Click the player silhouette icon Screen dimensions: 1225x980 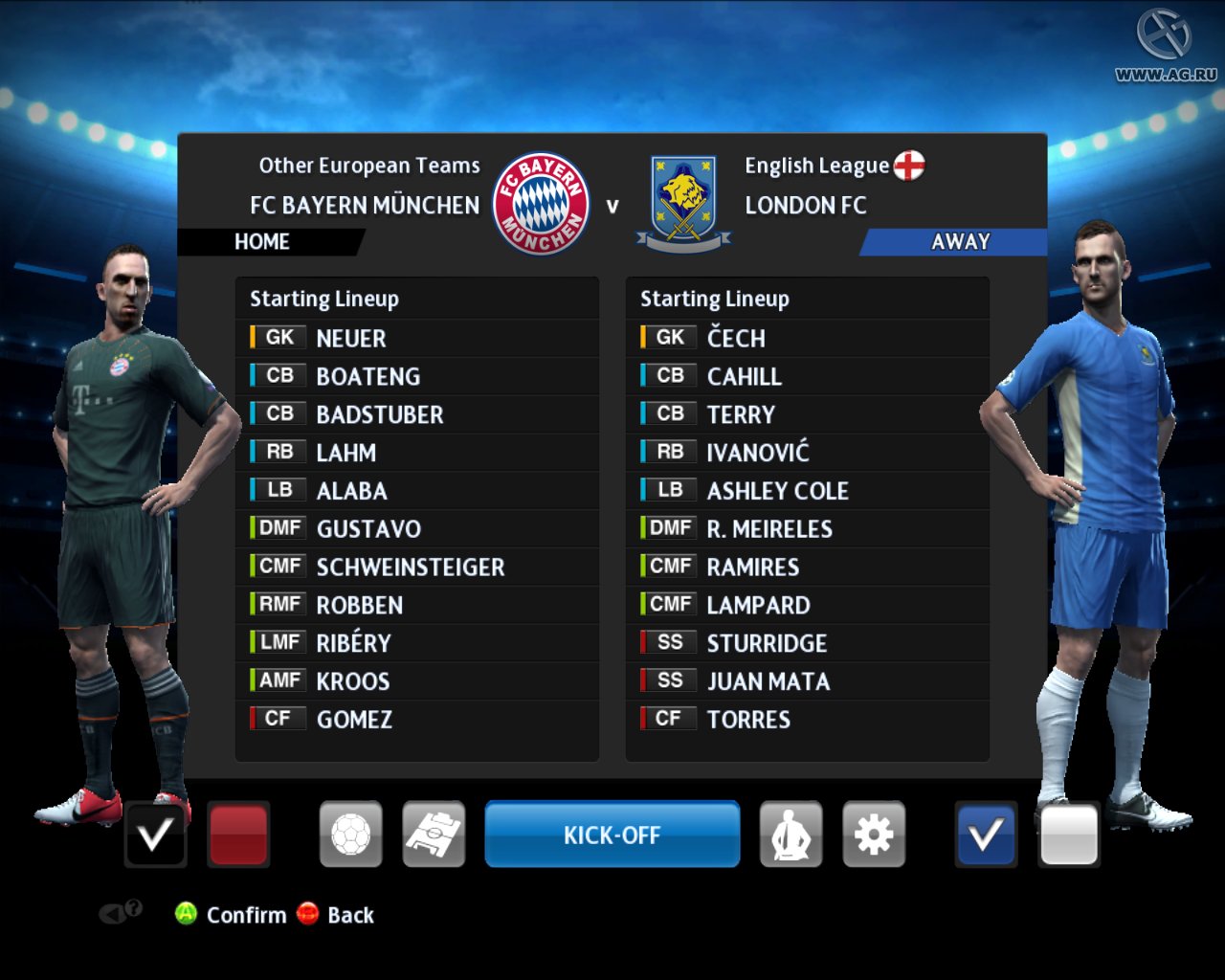click(x=791, y=835)
